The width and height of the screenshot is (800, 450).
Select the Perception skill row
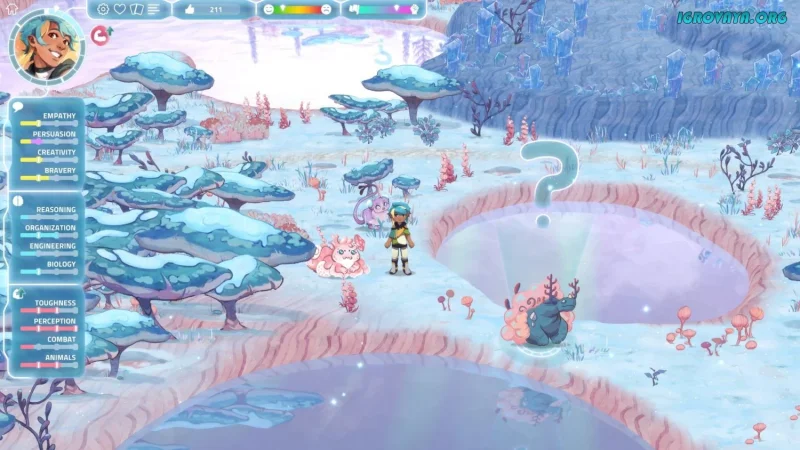[48, 322]
